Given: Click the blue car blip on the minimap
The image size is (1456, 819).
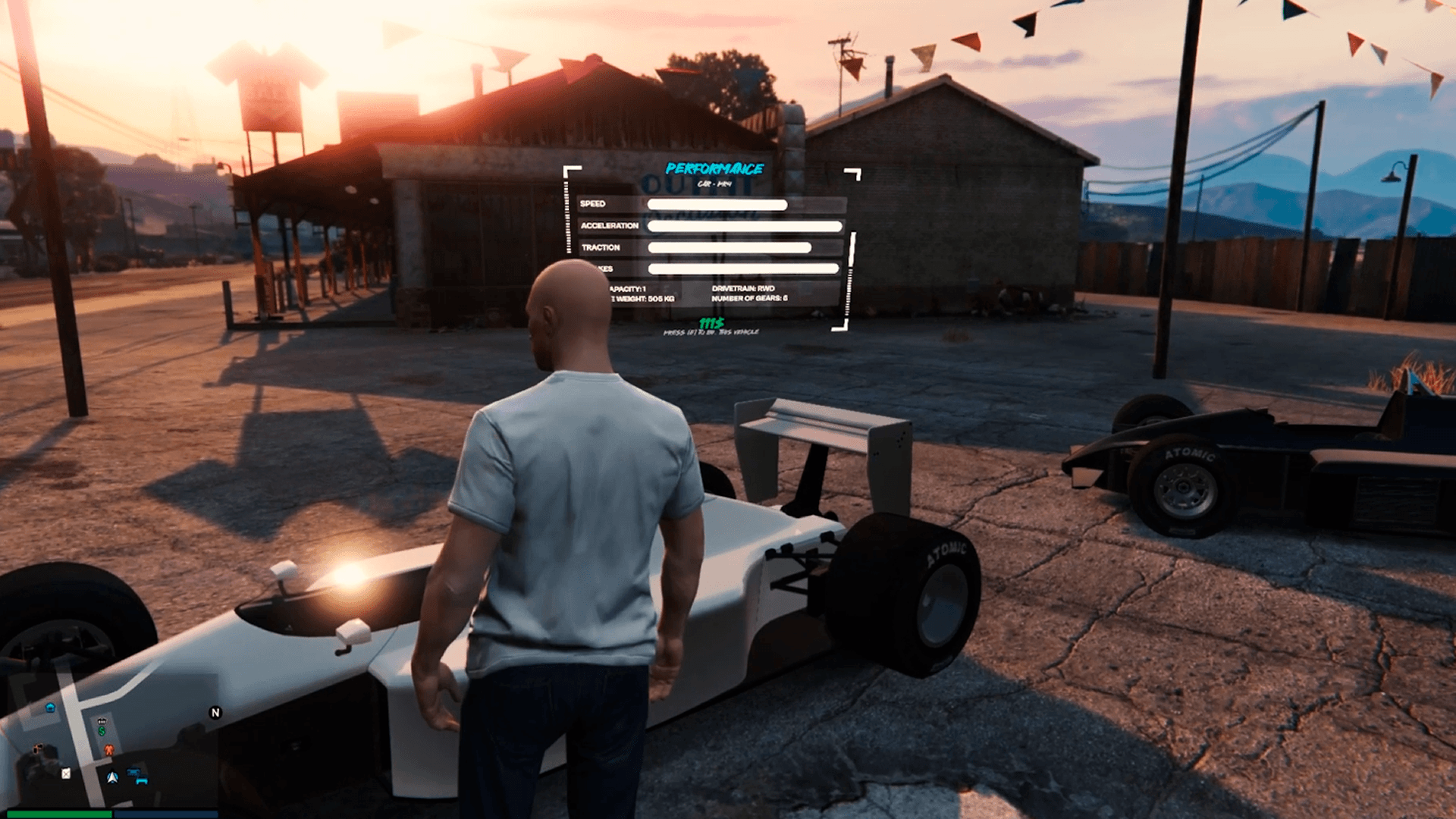Looking at the screenshot, I should tap(133, 770).
